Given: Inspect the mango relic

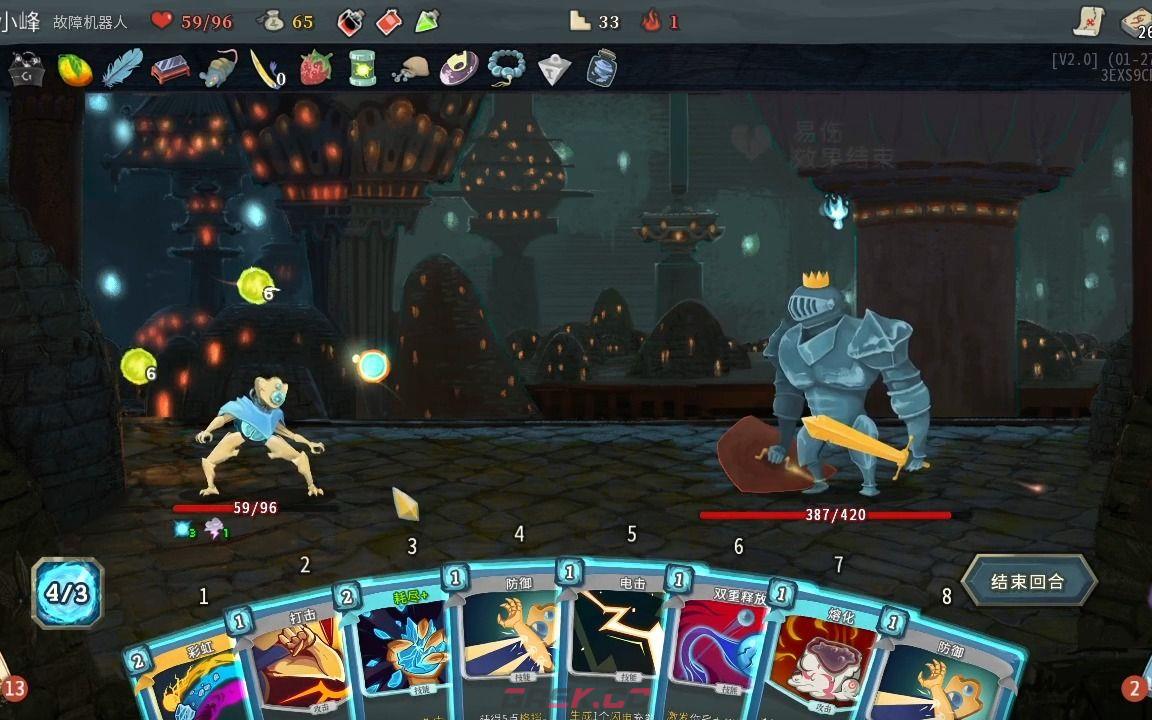Looking at the screenshot, I should click(74, 69).
